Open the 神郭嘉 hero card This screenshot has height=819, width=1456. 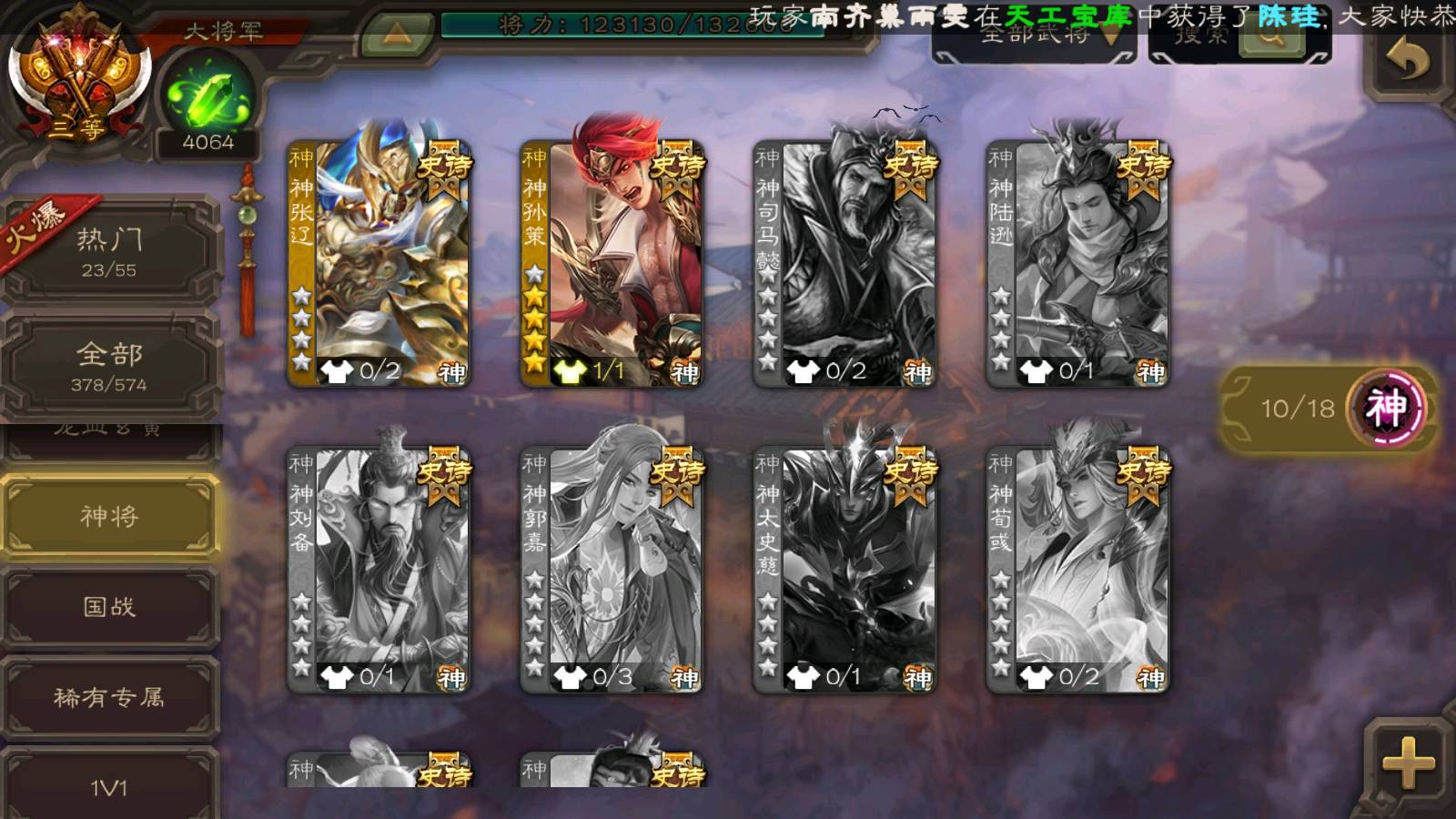612,570
